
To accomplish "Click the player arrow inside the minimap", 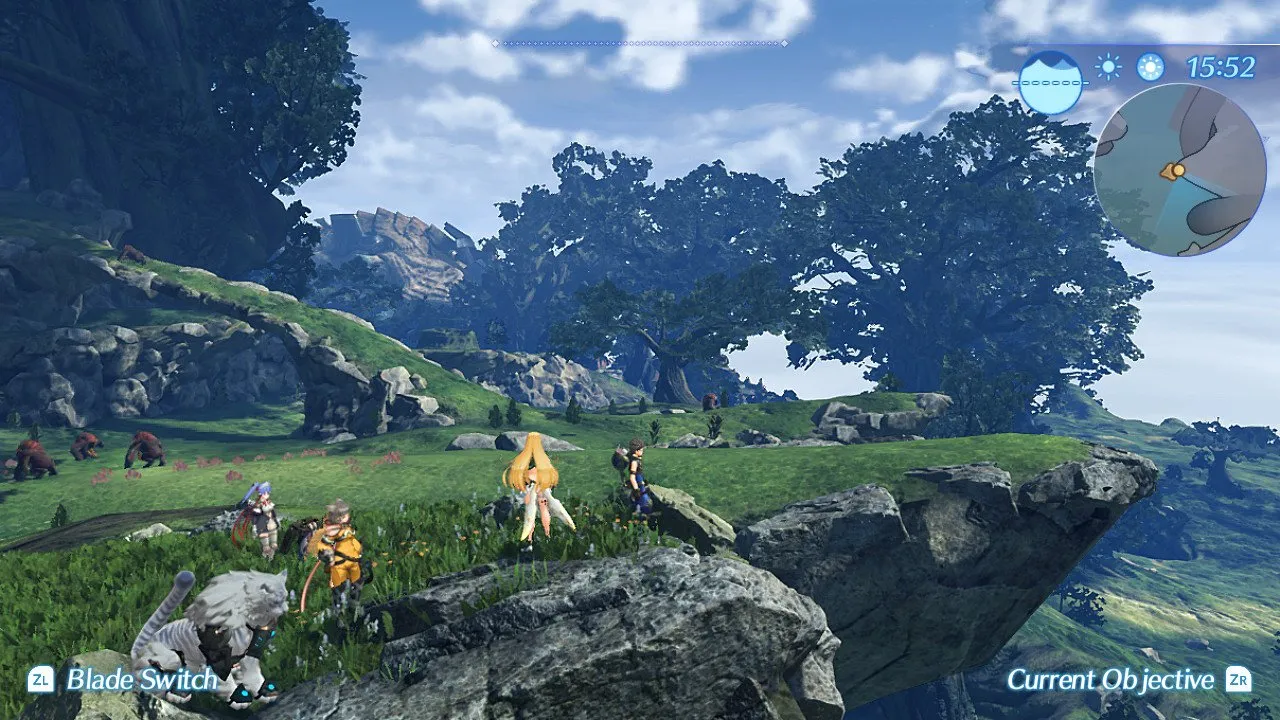I will [1169, 172].
